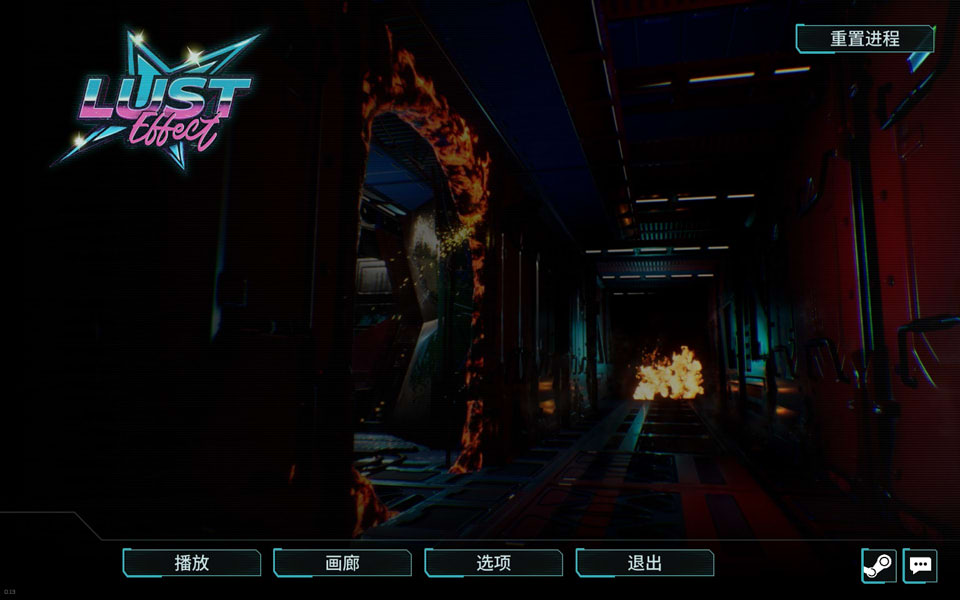960x600 pixels.
Task: Open the 选项 options menu
Action: pos(494,563)
